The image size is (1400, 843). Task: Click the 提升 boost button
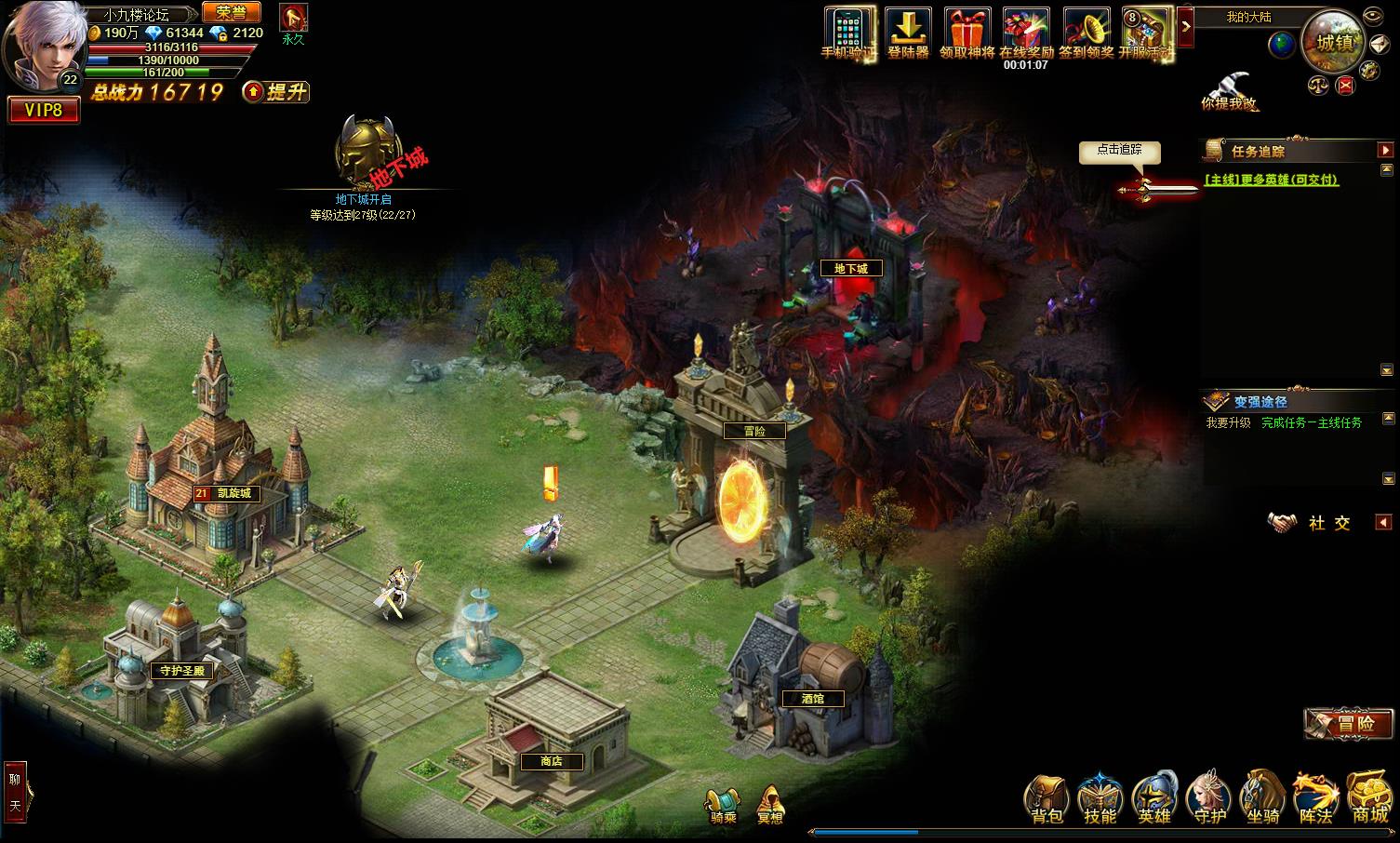tap(276, 93)
